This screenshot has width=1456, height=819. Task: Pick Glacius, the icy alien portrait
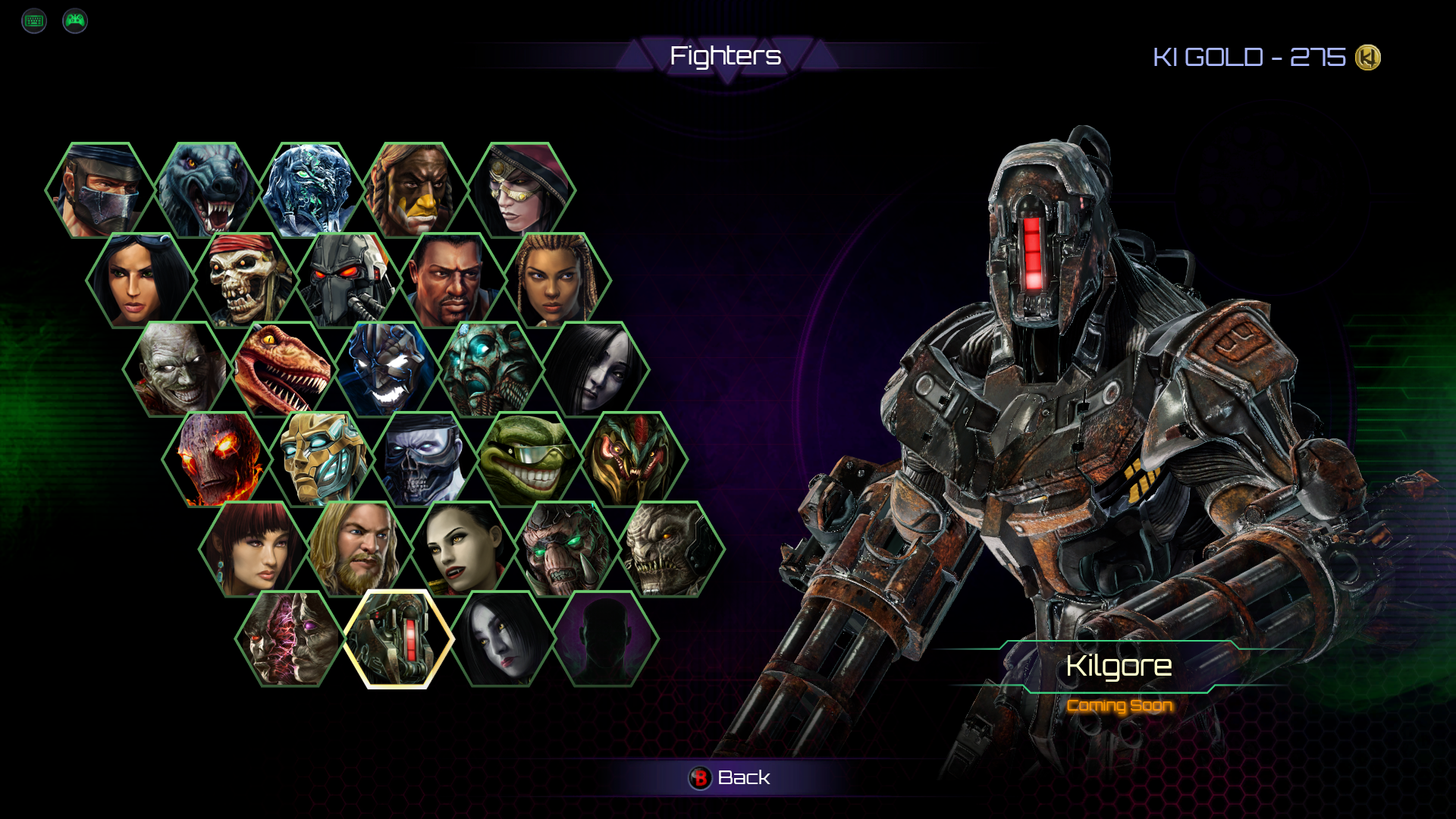(x=311, y=190)
